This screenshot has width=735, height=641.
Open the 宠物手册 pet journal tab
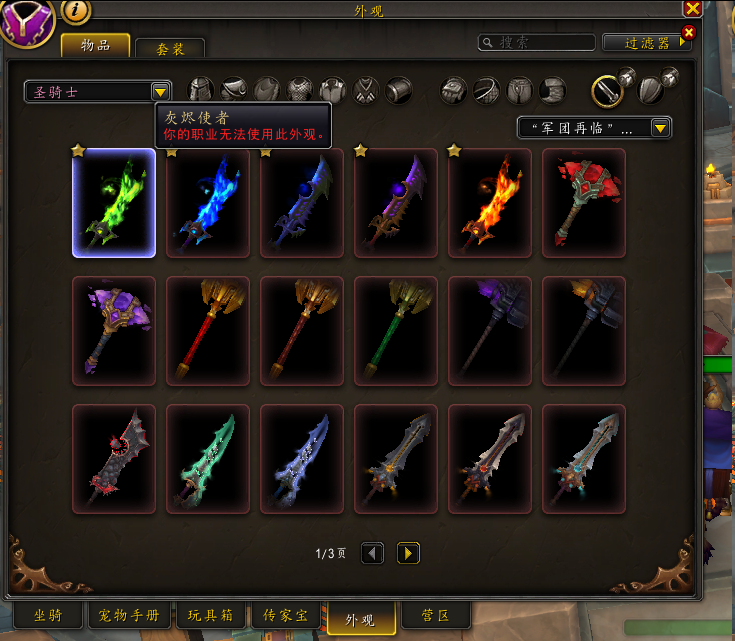(130, 615)
